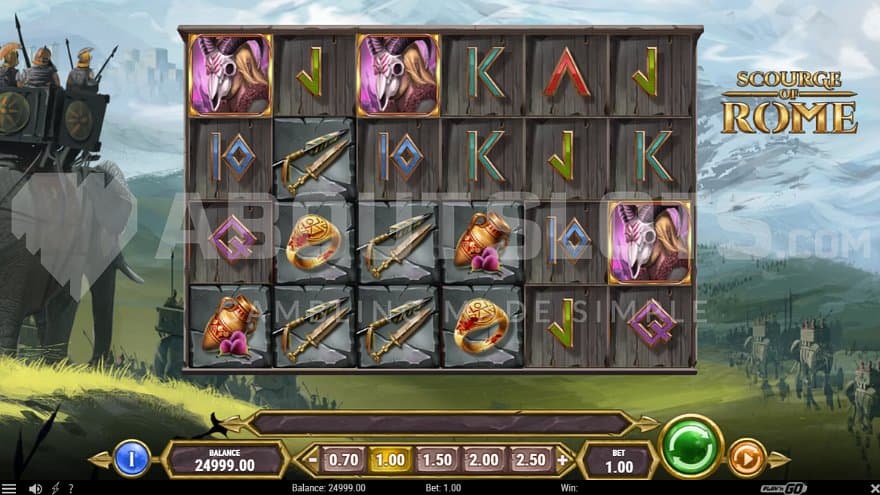Increase the bet with the plus button
This screenshot has height=495, width=880.
point(562,460)
